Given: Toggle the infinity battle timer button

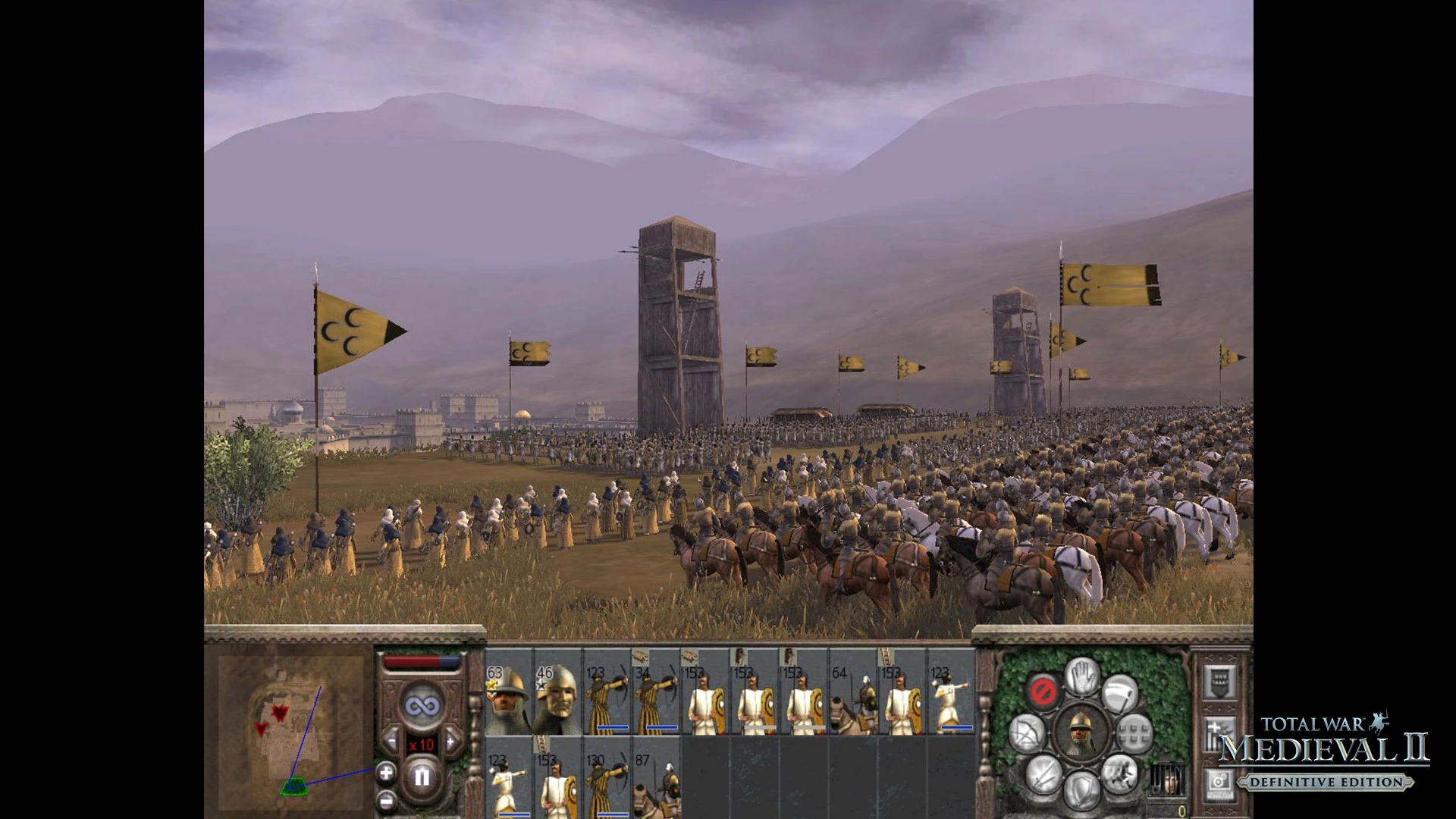Looking at the screenshot, I should pyautogui.click(x=422, y=707).
